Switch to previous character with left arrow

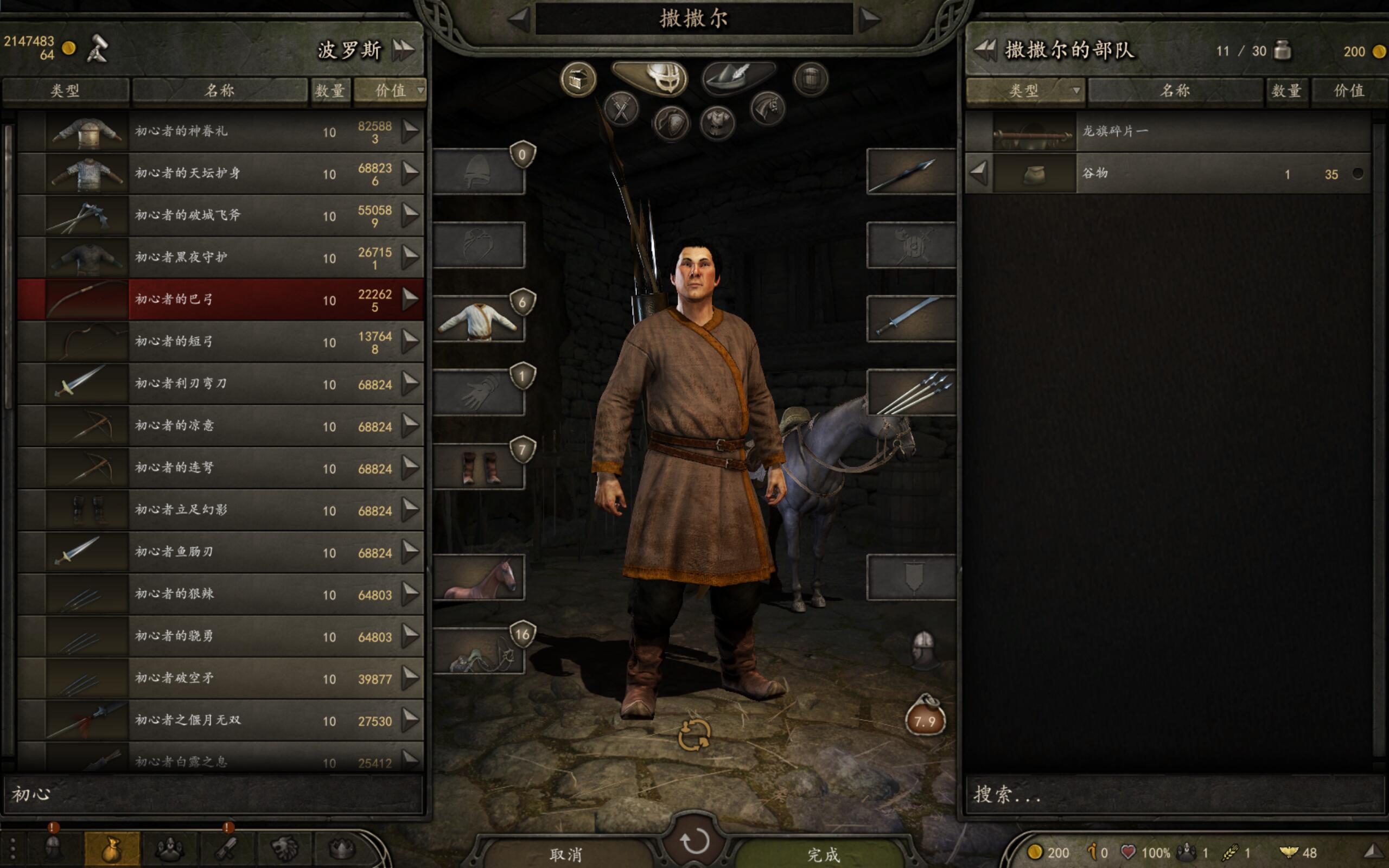pos(519,19)
